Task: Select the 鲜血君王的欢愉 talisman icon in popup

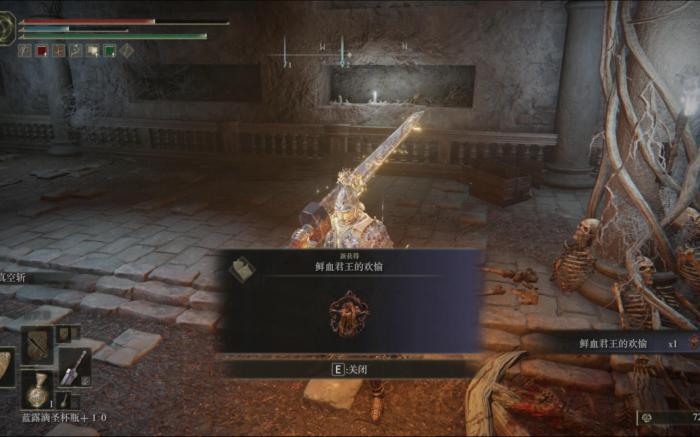Action: click(x=348, y=313)
